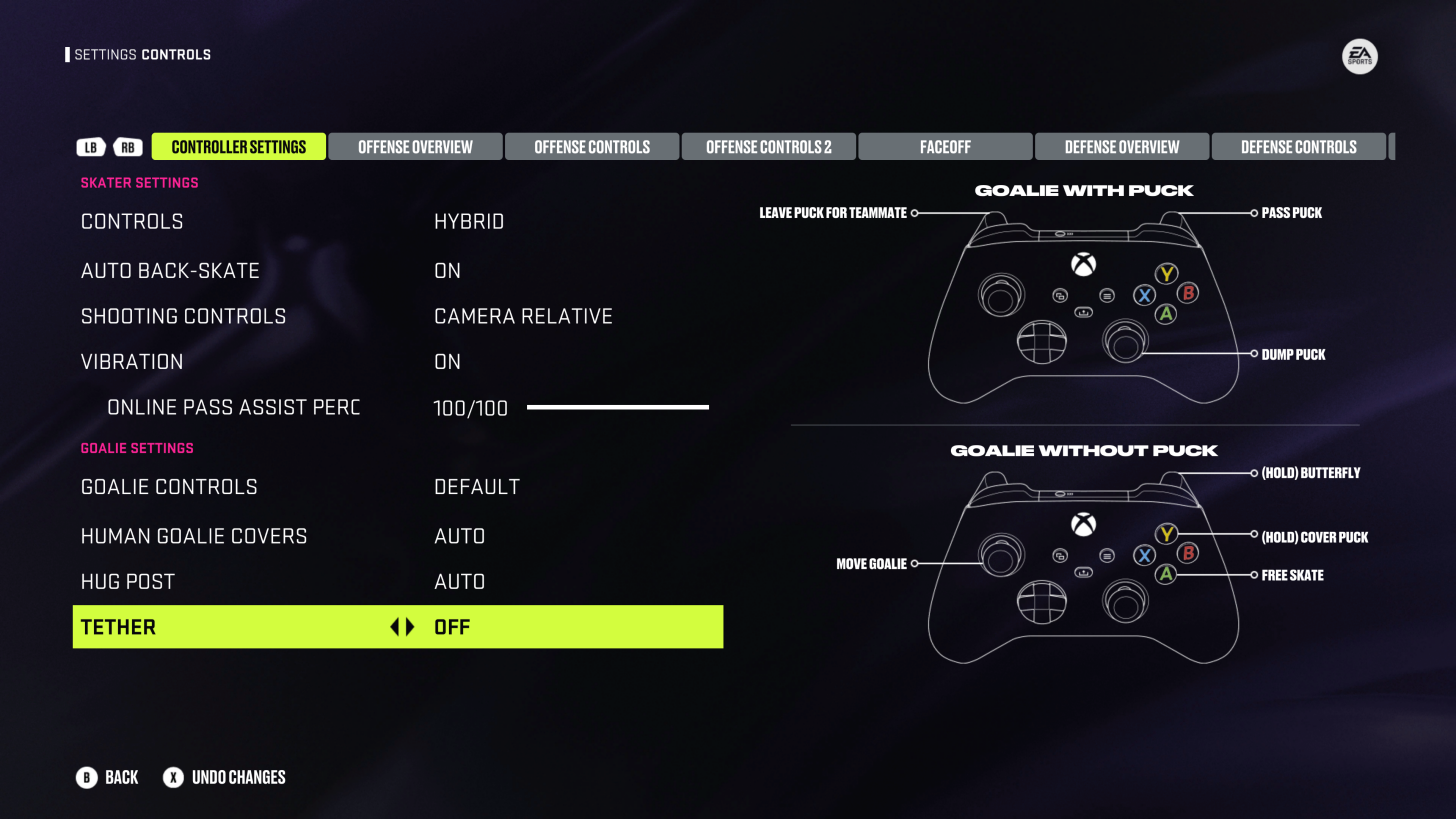Viewport: 1456px width, 819px height.
Task: Switch to the Defense Controls tab
Action: point(1298,147)
